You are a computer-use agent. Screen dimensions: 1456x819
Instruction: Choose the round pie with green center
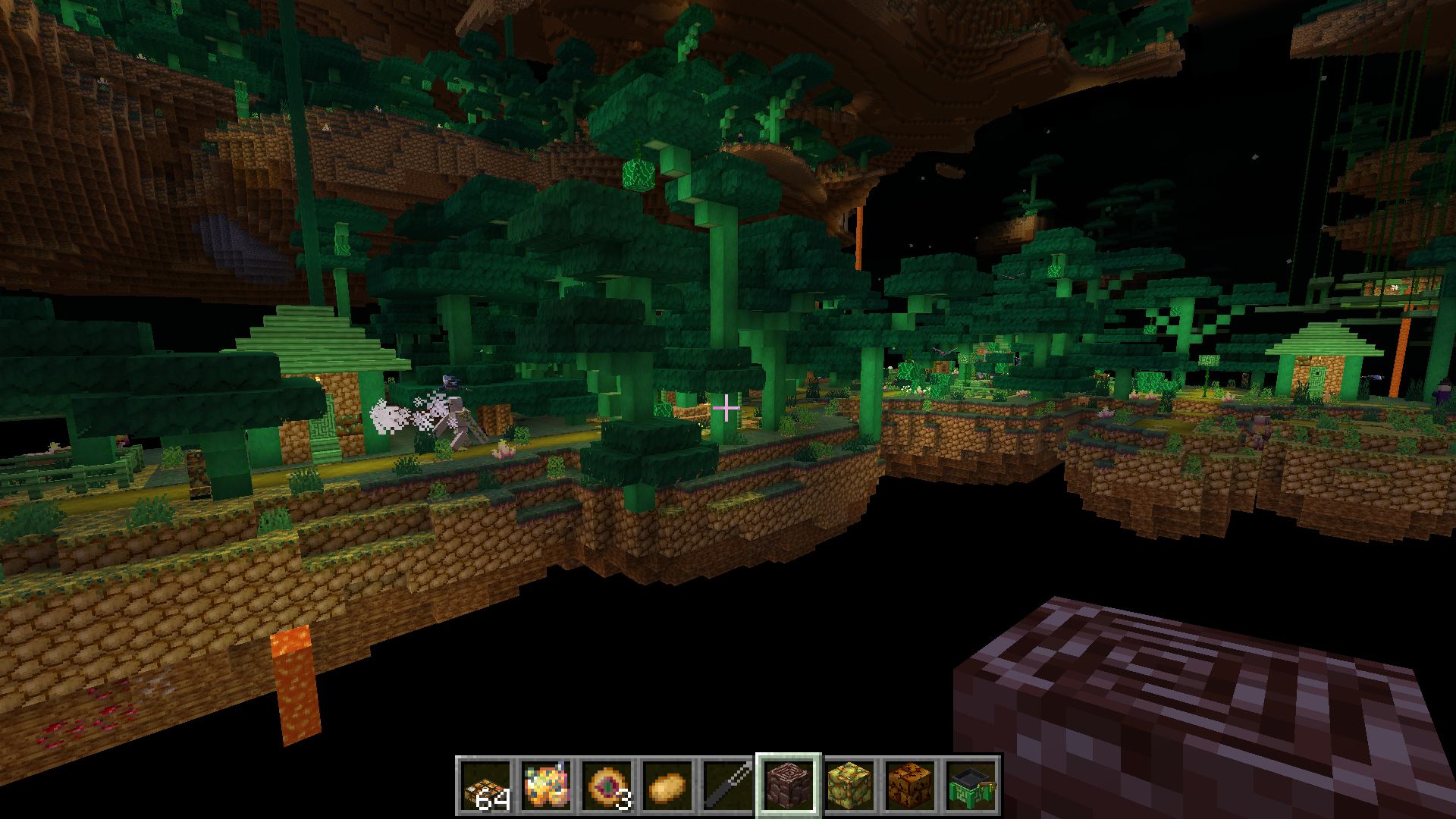tap(607, 785)
